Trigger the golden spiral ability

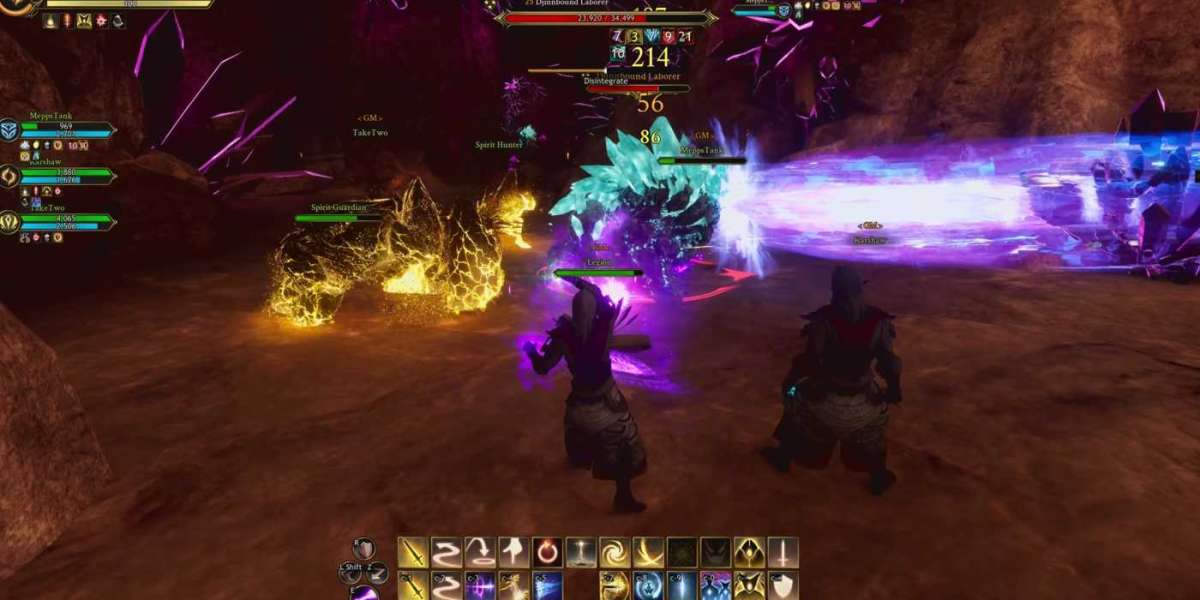point(615,552)
